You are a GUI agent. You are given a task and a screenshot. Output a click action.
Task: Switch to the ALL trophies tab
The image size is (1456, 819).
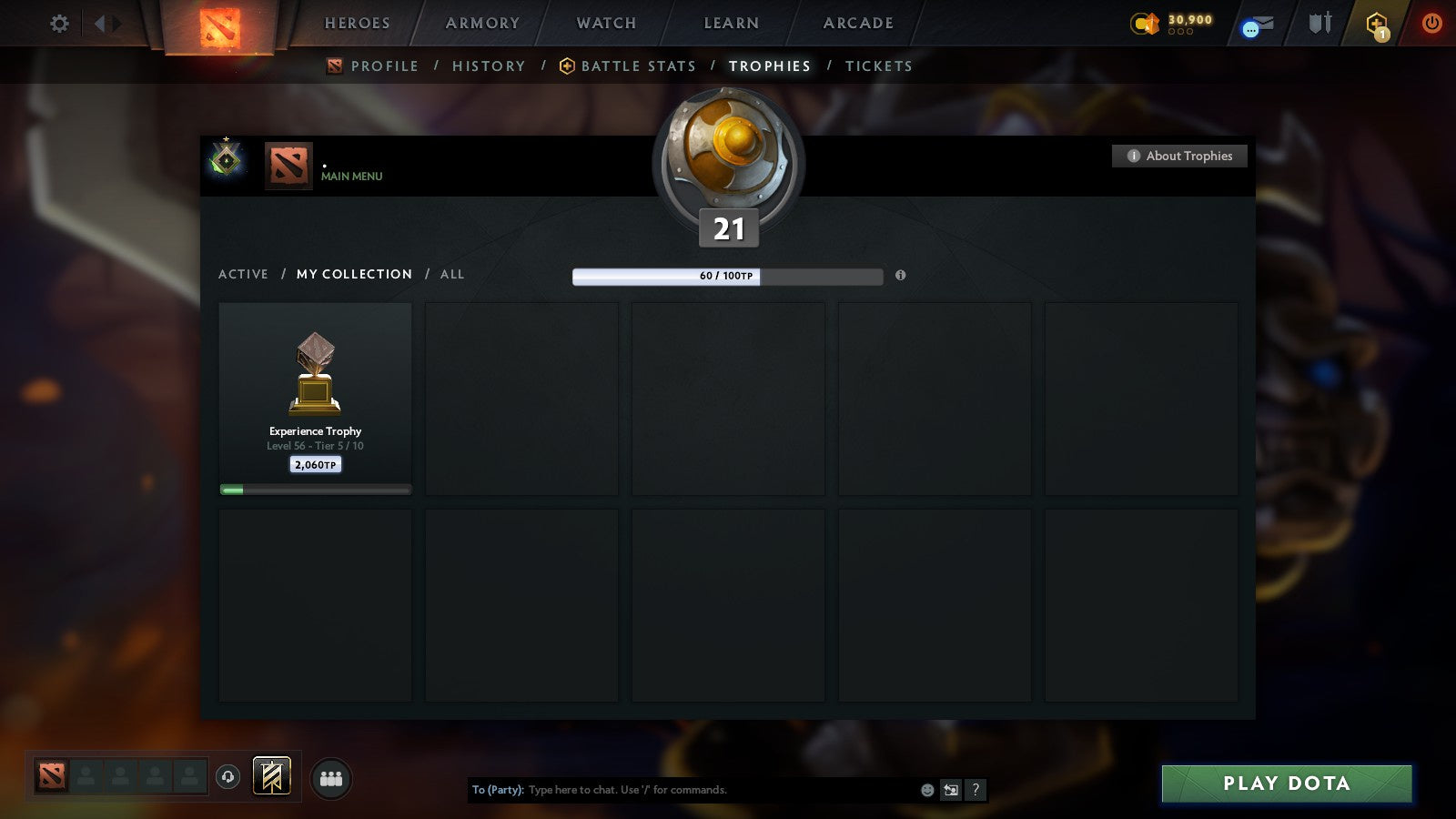coord(452,274)
